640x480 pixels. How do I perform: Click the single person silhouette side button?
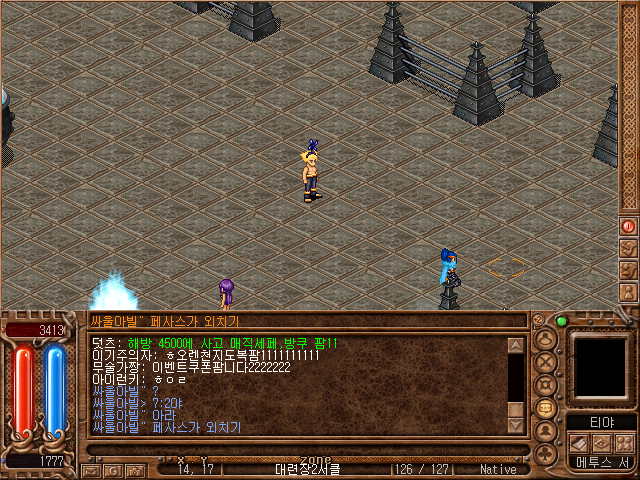(629, 292)
